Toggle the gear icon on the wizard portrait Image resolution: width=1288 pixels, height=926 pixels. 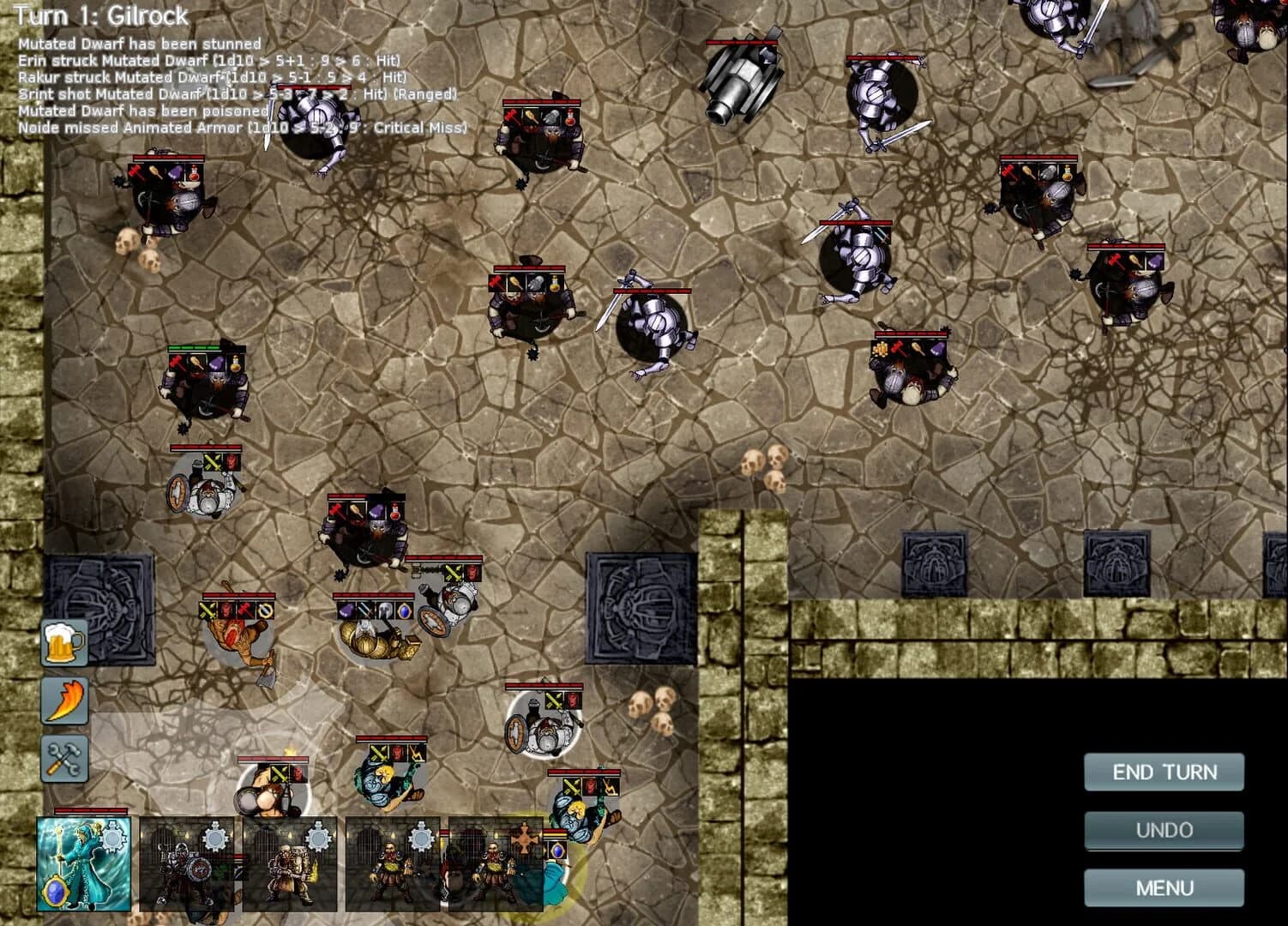pyautogui.click(x=114, y=836)
